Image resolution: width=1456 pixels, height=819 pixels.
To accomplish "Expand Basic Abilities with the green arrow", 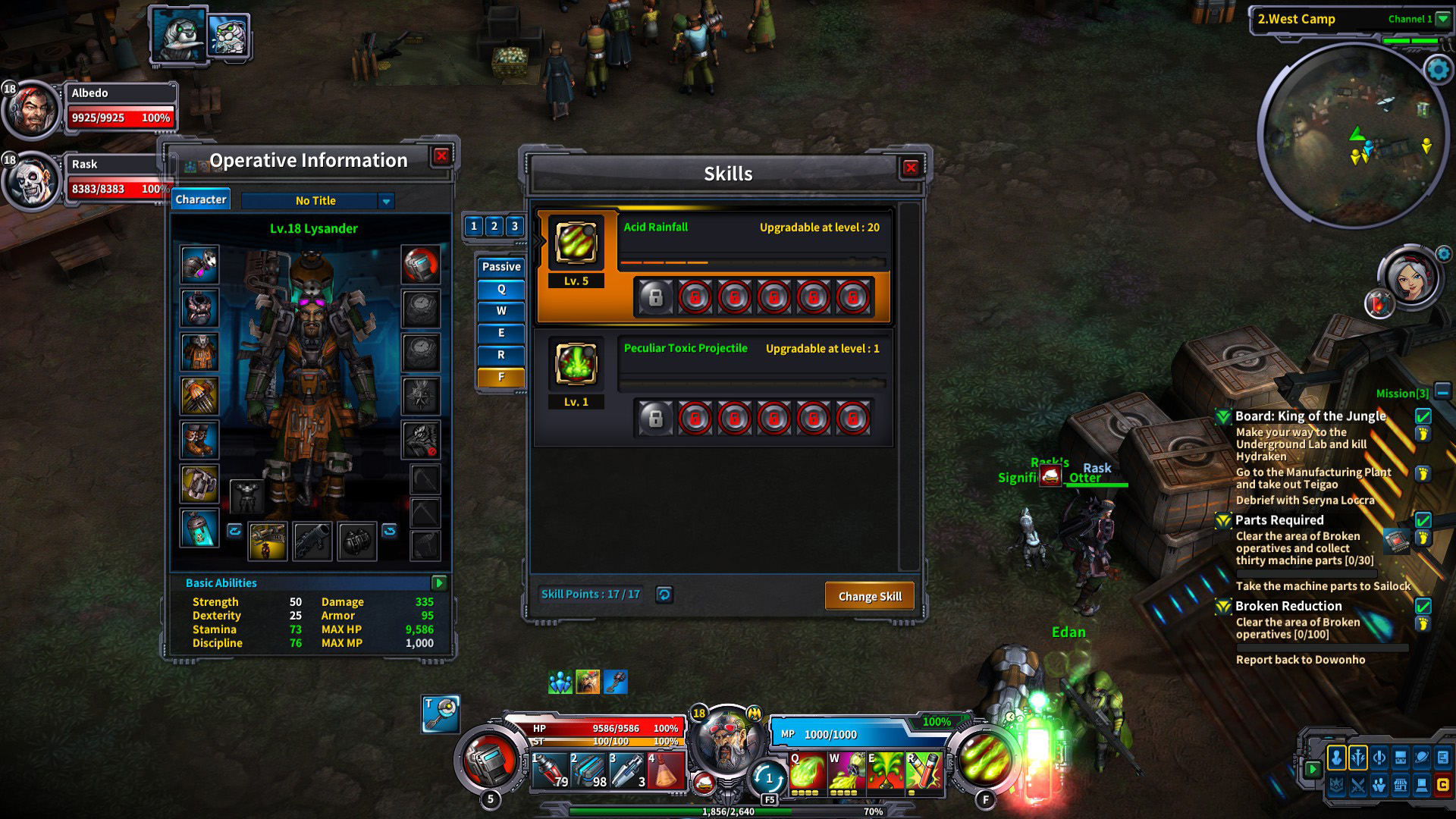I will [x=439, y=582].
